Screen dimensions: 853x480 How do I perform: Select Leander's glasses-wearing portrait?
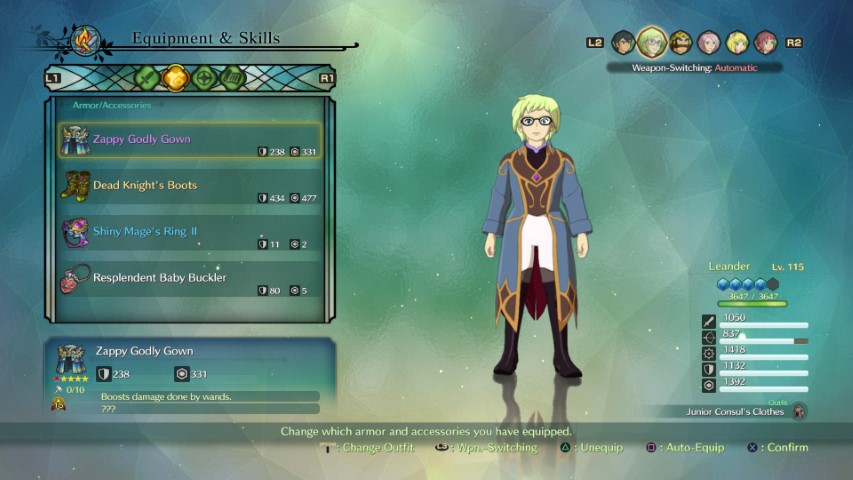[x=652, y=42]
